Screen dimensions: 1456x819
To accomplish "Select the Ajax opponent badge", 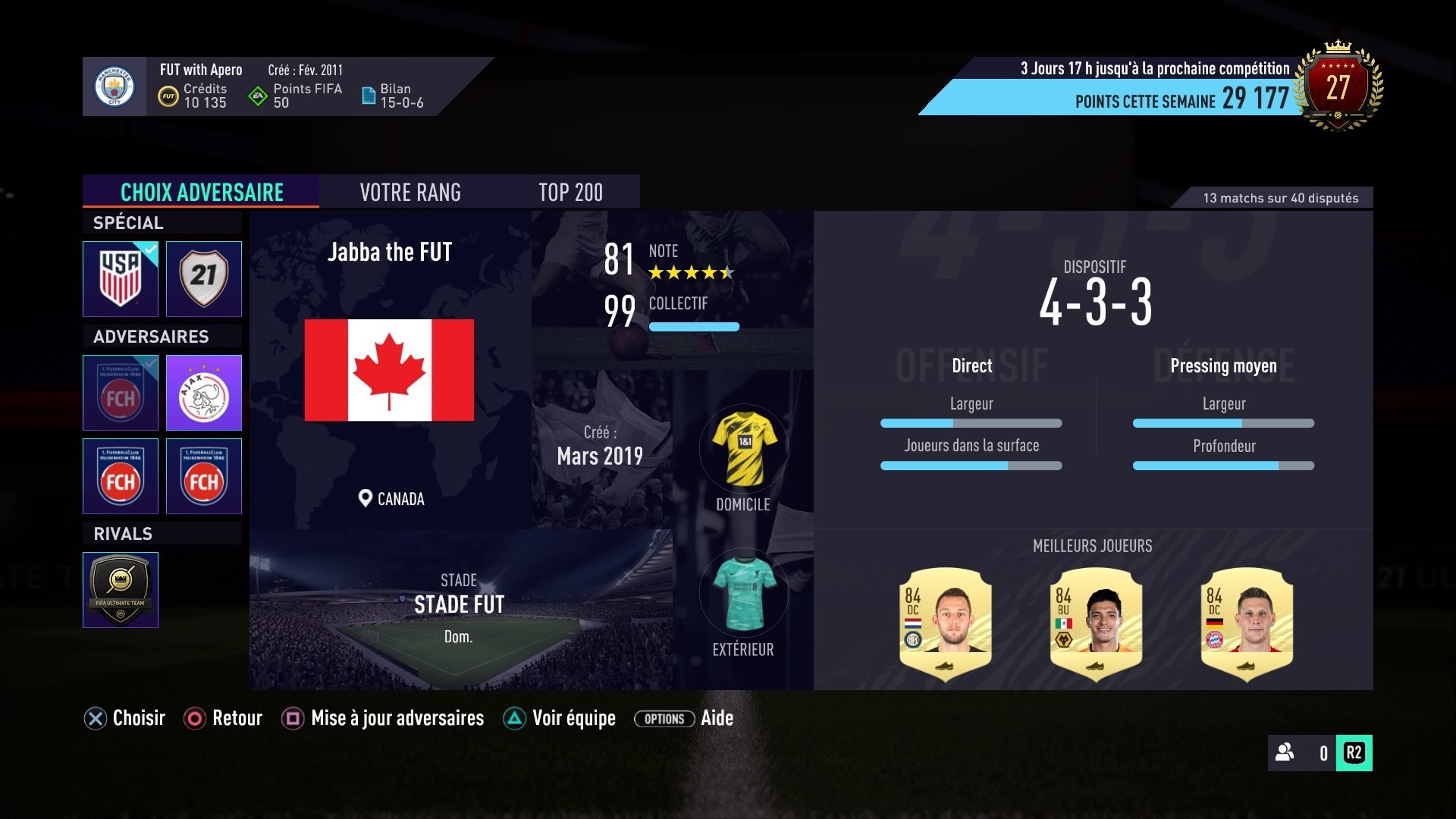I will click(x=203, y=393).
